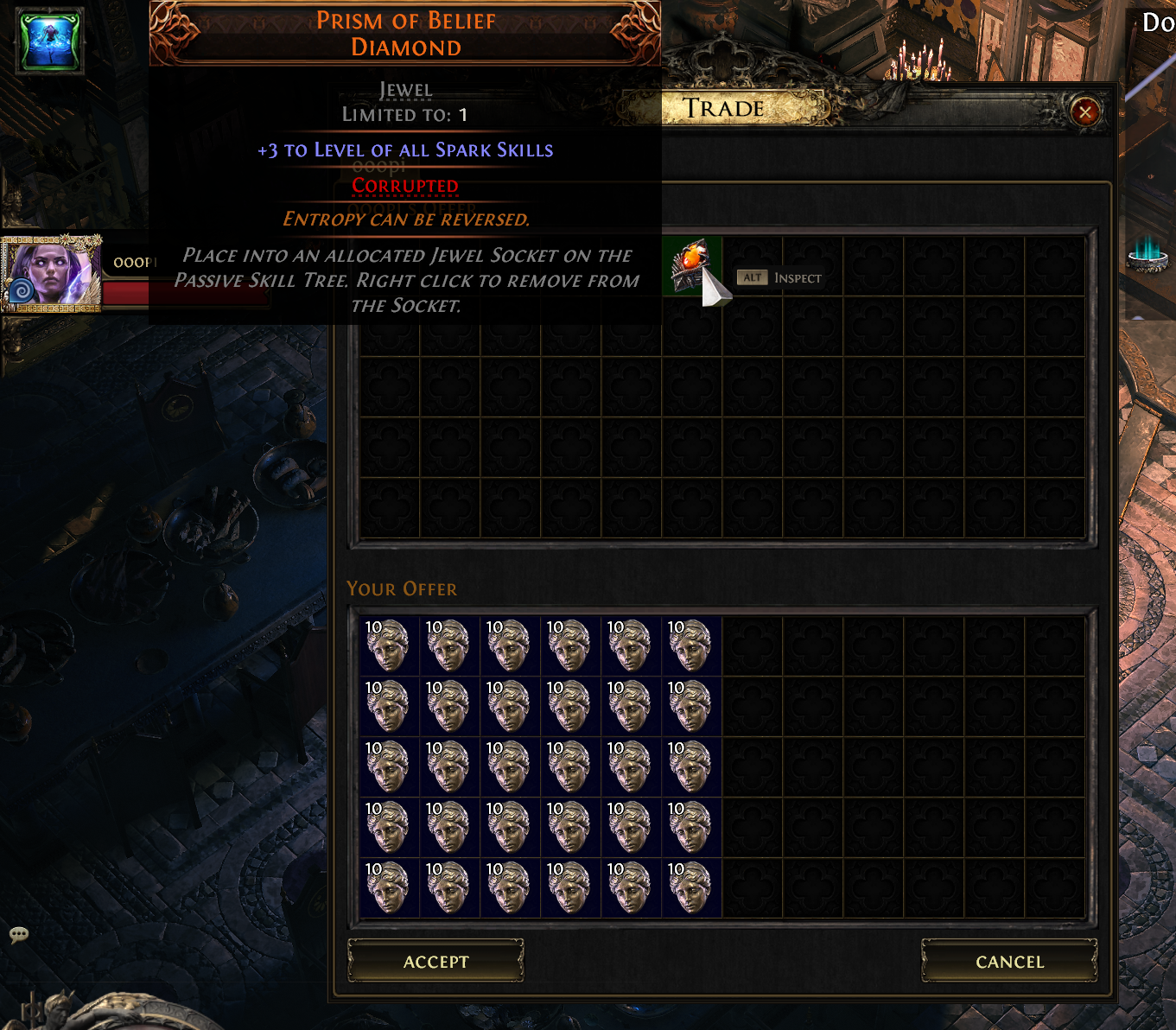1176x1030 pixels.
Task: Click the party member character portrait
Action: coord(50,273)
